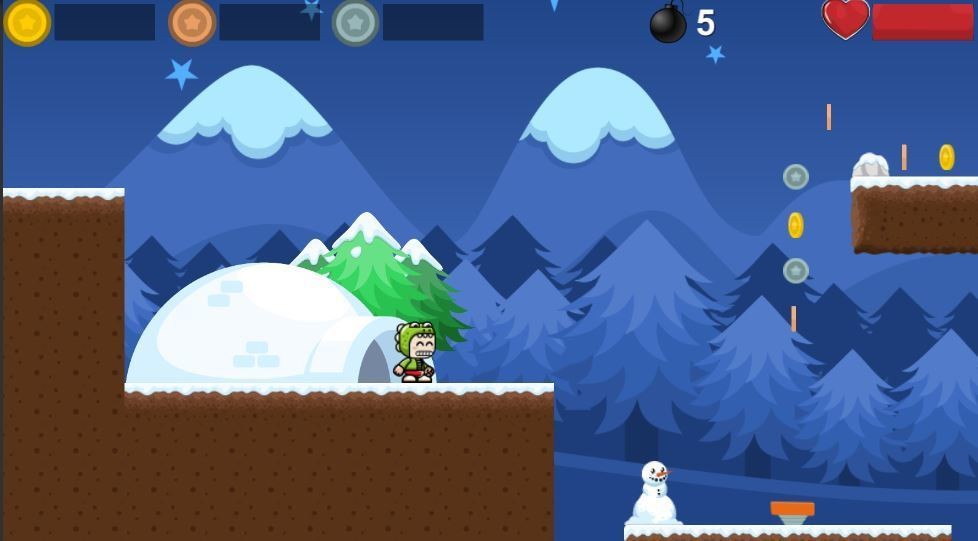
Task: Select the black bomb icon
Action: tap(668, 23)
